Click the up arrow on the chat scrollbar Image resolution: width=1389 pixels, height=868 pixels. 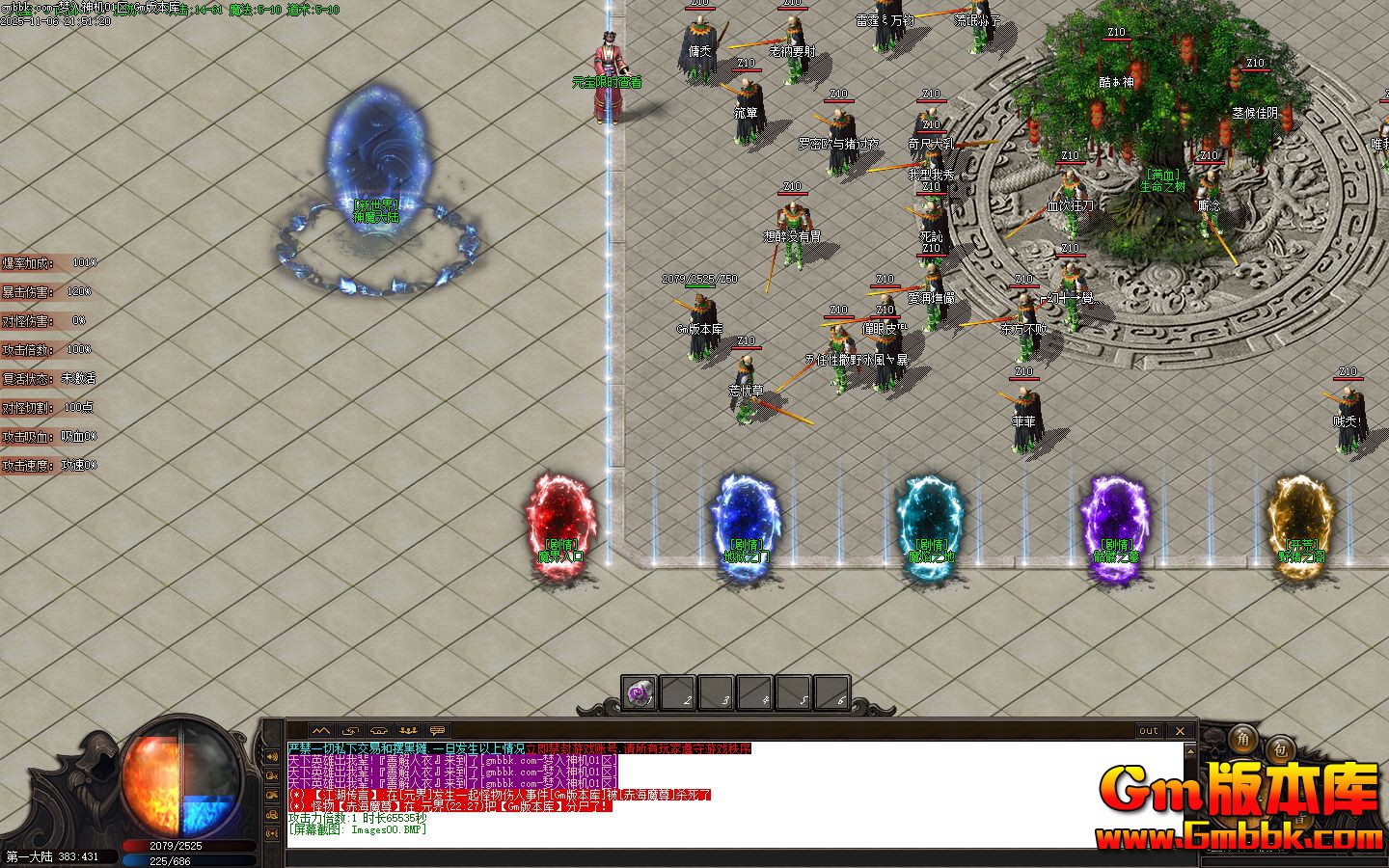[1190, 751]
